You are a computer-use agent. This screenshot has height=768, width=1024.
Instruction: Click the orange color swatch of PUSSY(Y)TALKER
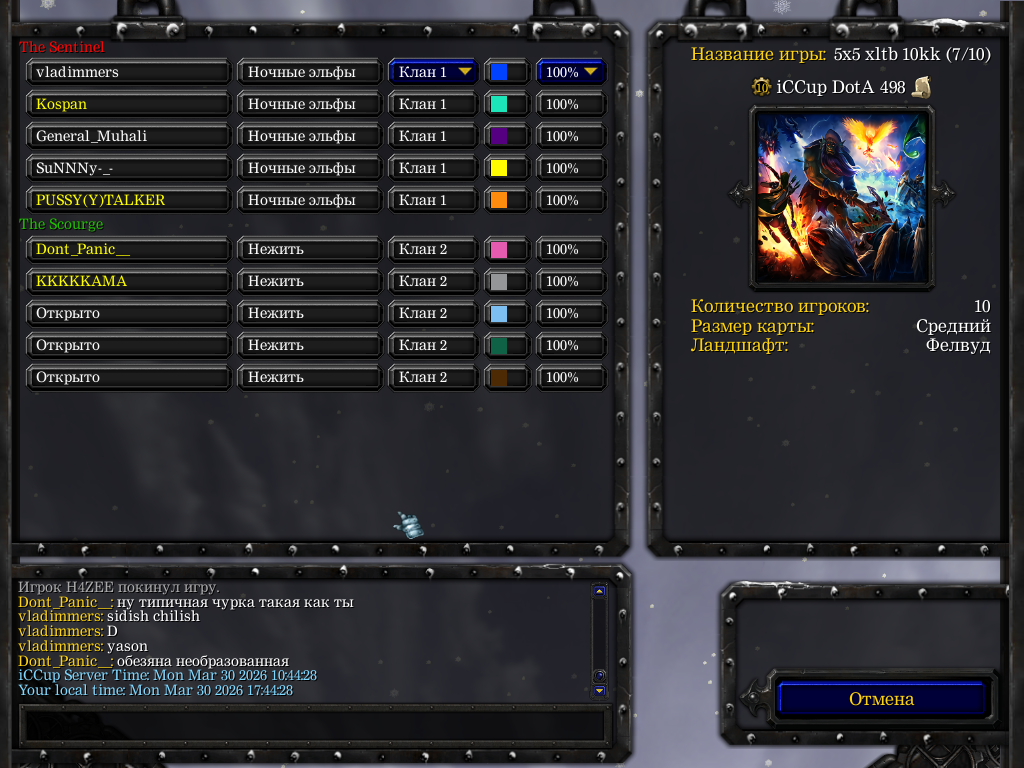(498, 200)
